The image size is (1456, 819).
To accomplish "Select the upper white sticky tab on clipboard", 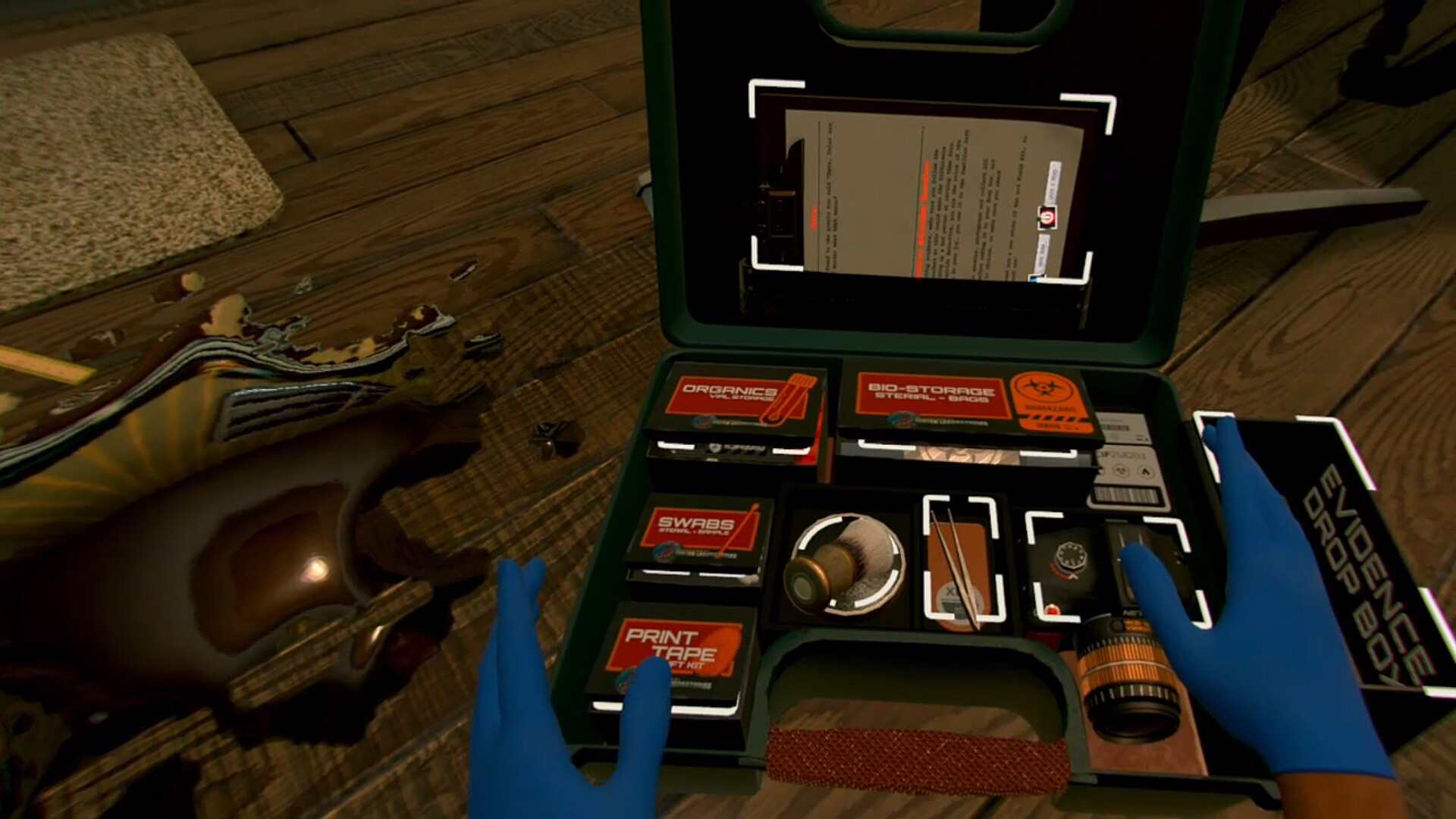I will point(1052,182).
